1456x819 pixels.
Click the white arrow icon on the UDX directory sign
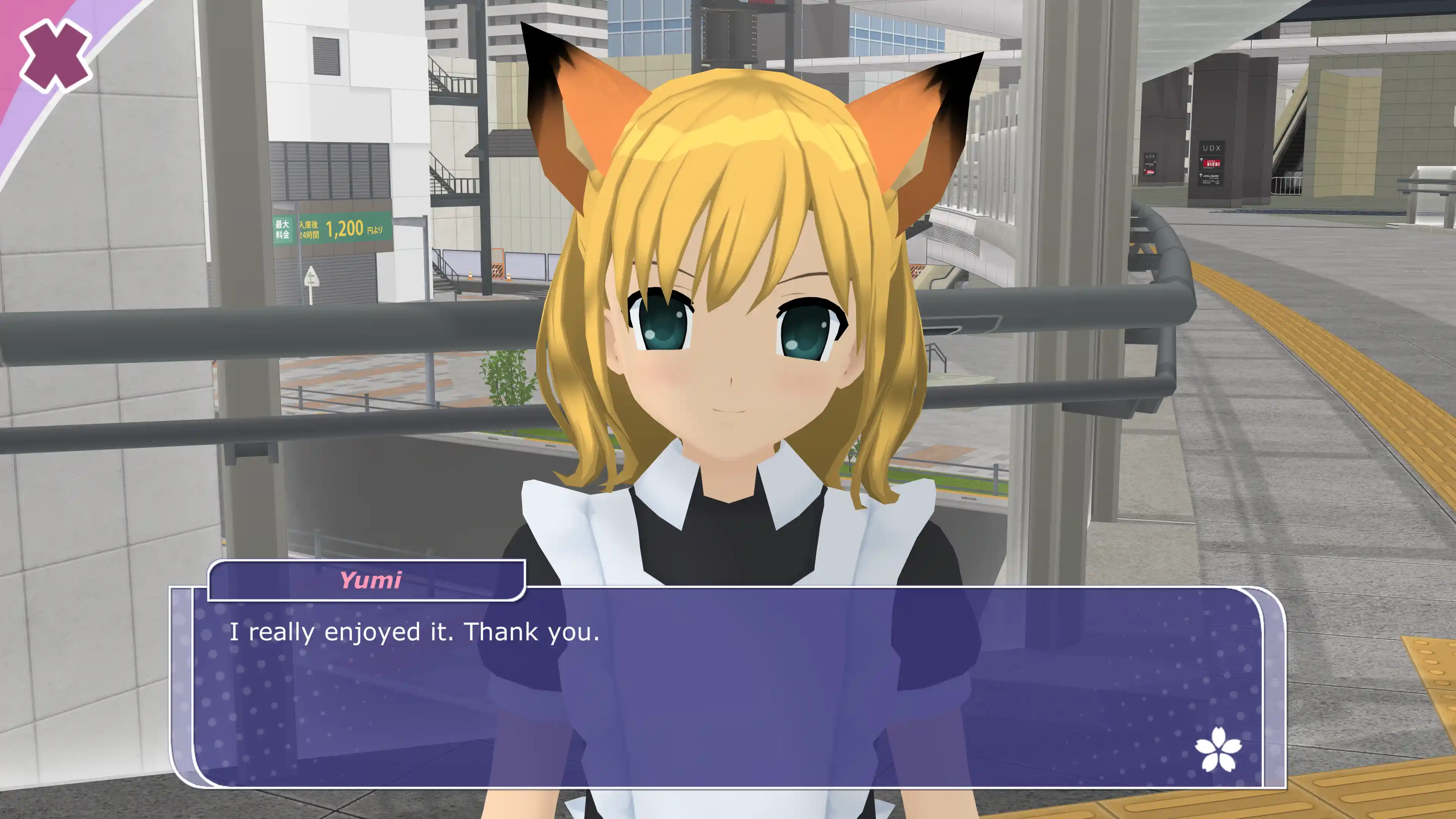tap(1202, 159)
